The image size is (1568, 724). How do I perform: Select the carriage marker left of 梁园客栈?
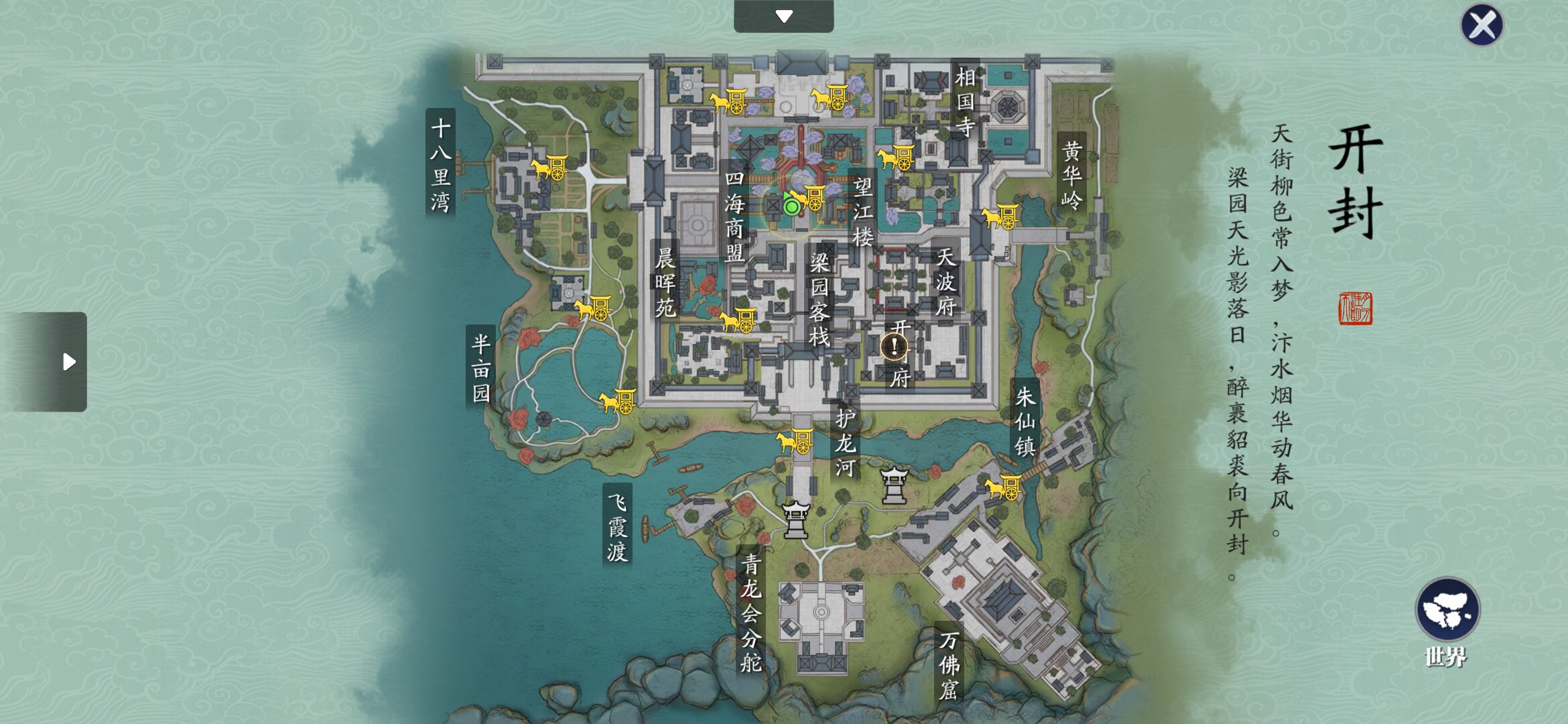(738, 320)
